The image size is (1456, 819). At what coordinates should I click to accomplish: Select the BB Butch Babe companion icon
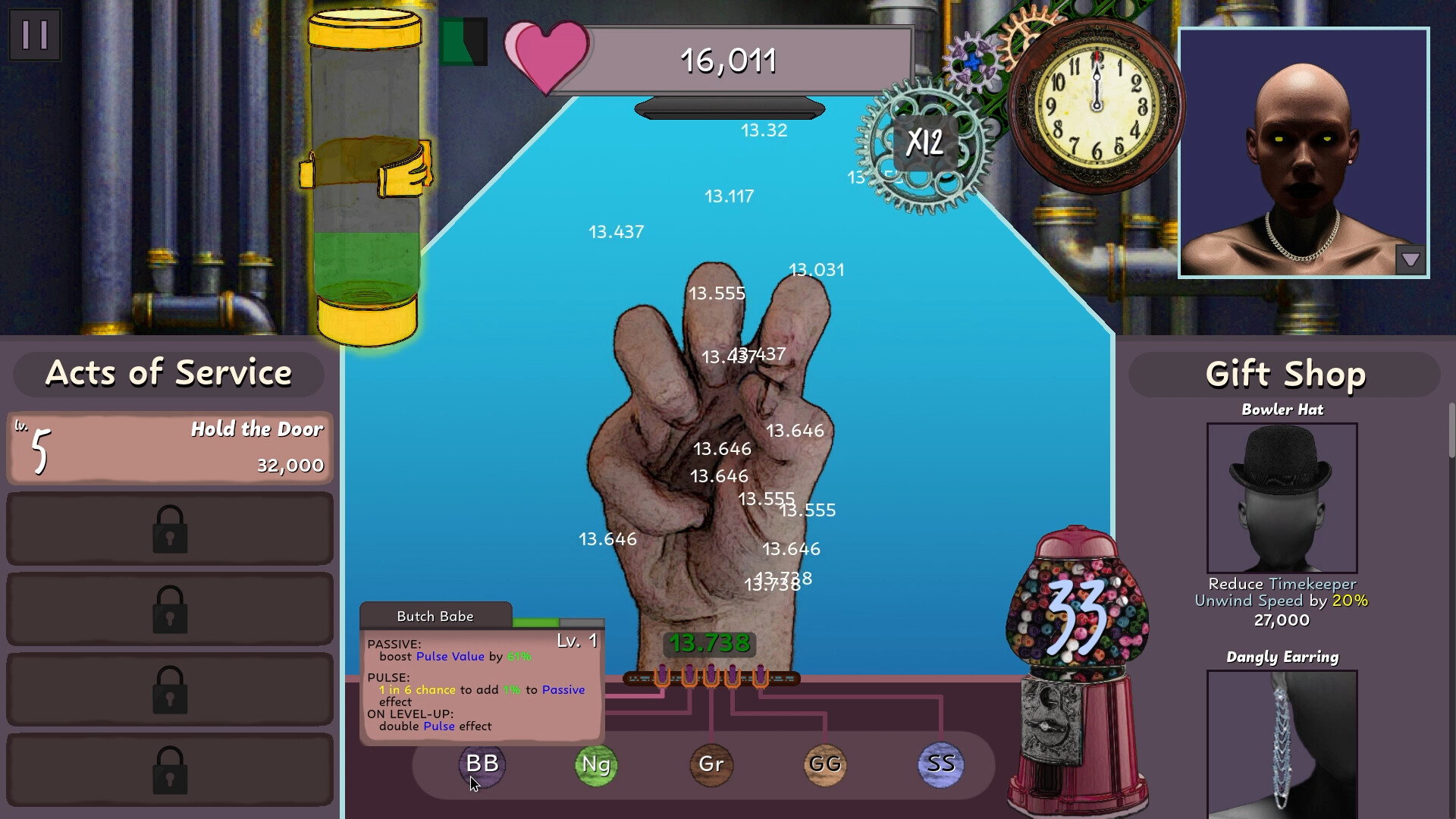click(x=482, y=766)
